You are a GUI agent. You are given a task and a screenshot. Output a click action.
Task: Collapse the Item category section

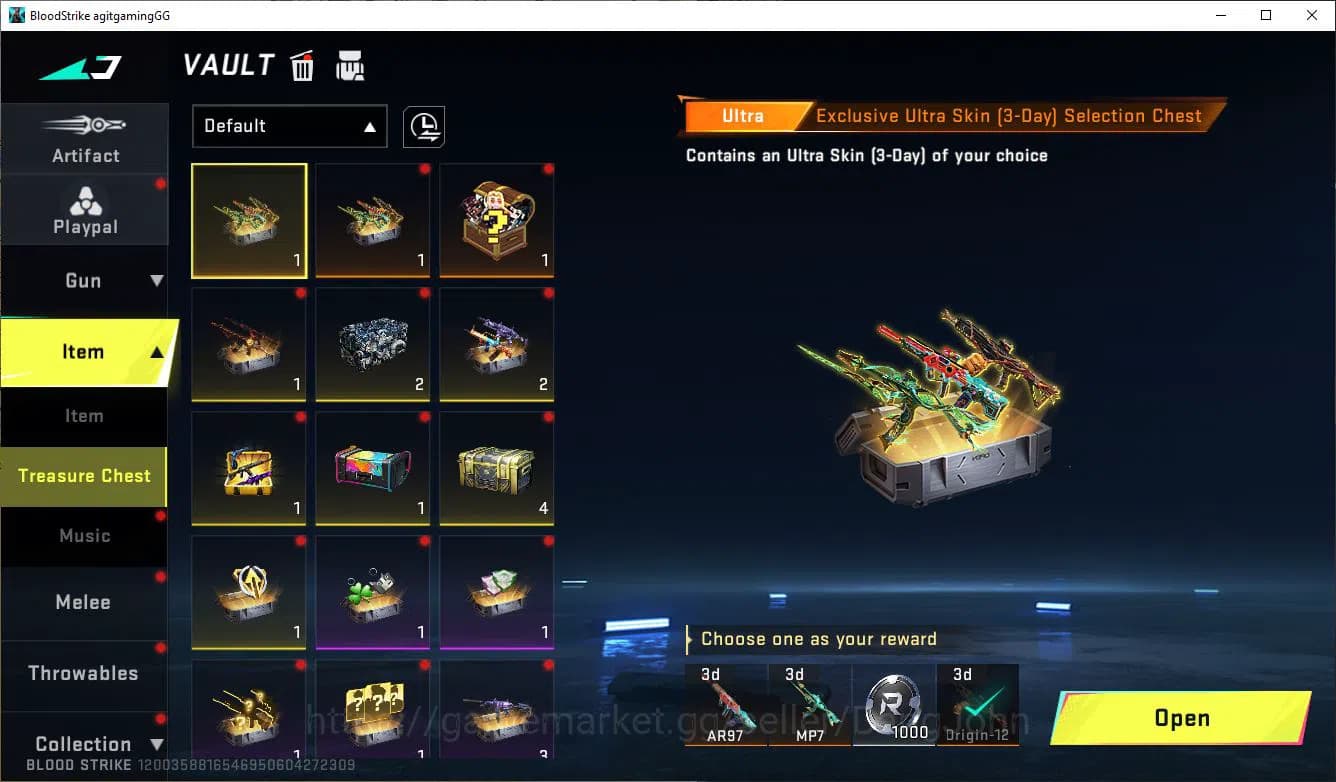[x=85, y=352]
